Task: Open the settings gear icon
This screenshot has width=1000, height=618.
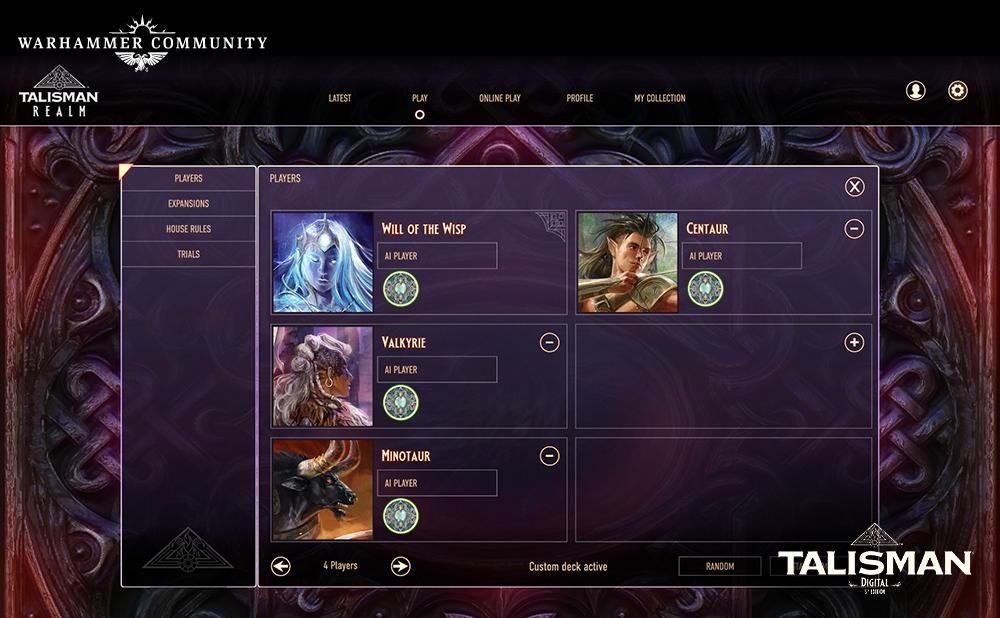Action: (x=958, y=91)
